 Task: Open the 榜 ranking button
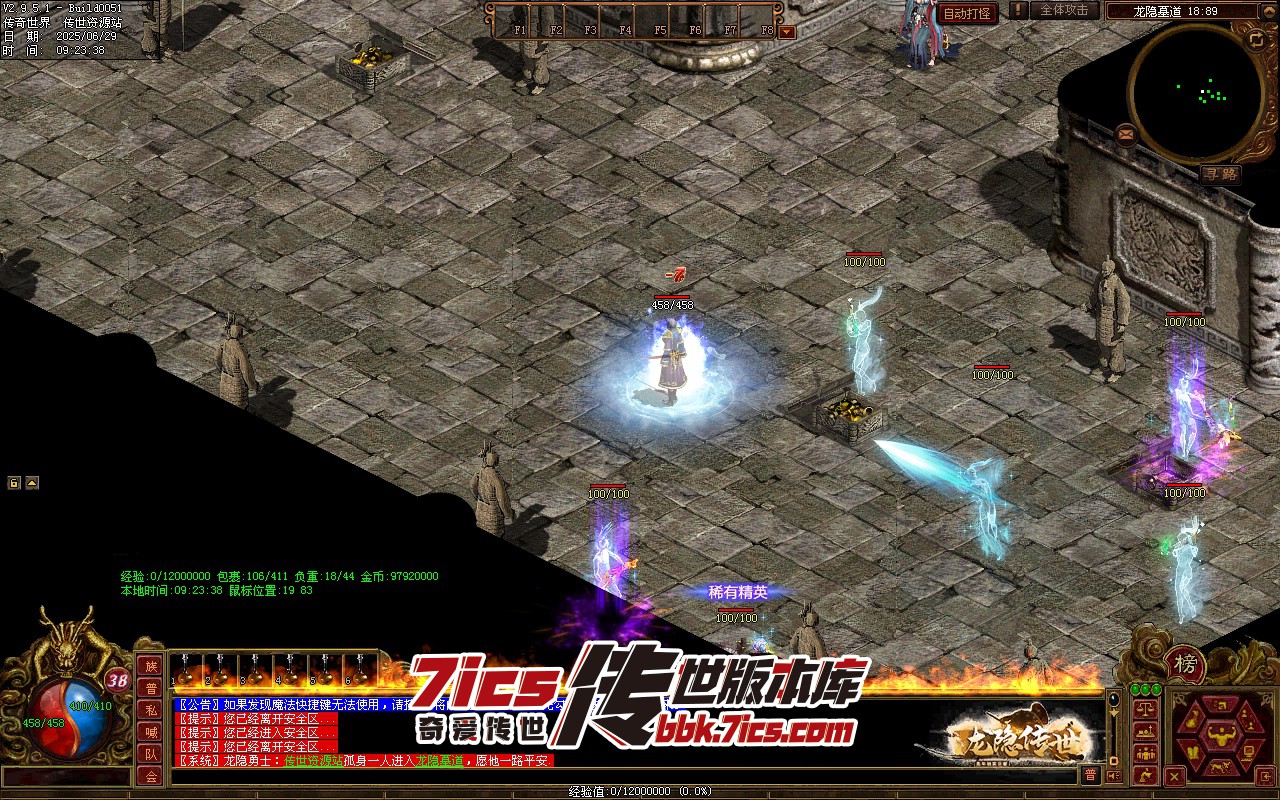(1185, 665)
